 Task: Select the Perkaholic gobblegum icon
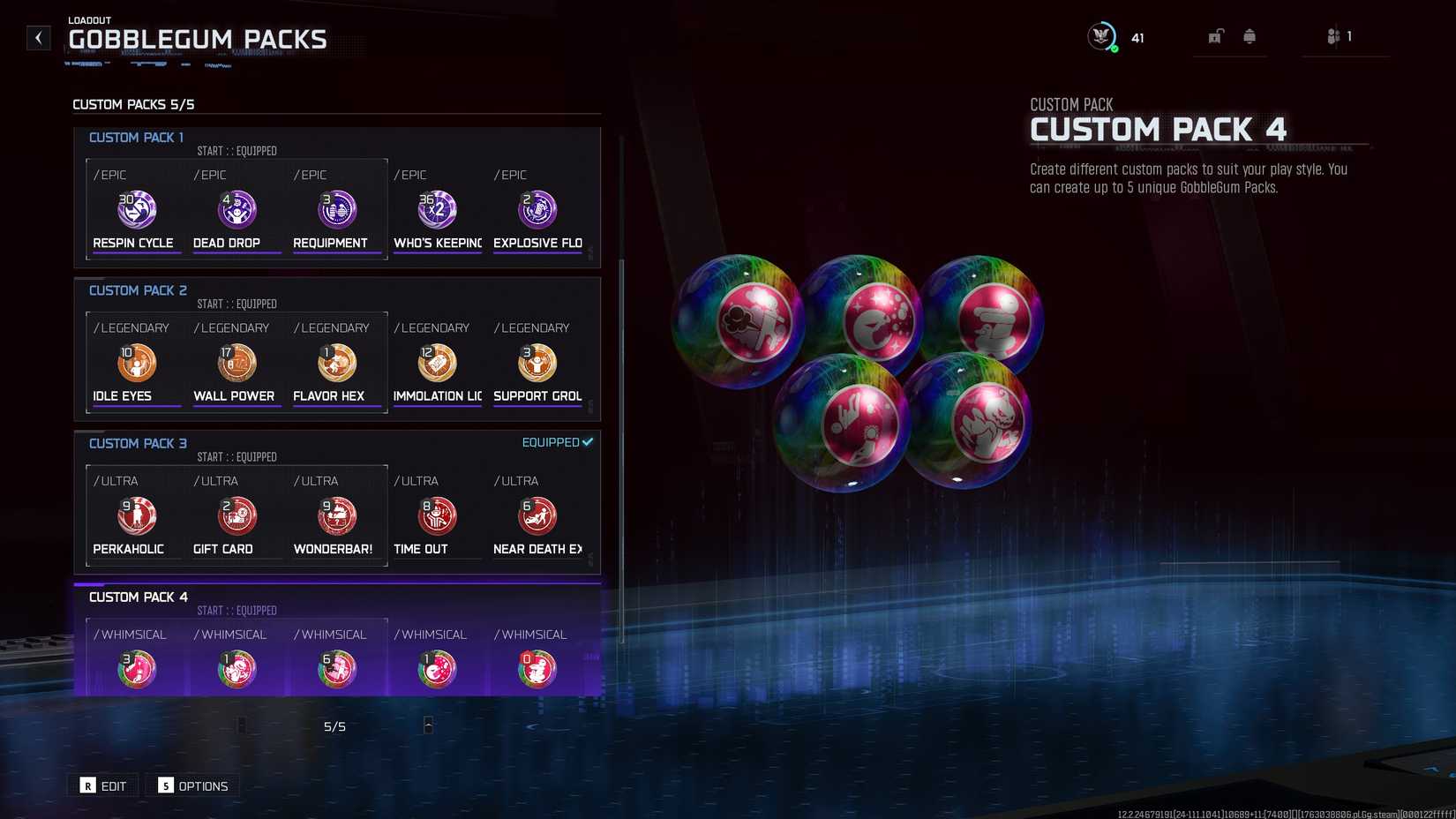click(135, 515)
